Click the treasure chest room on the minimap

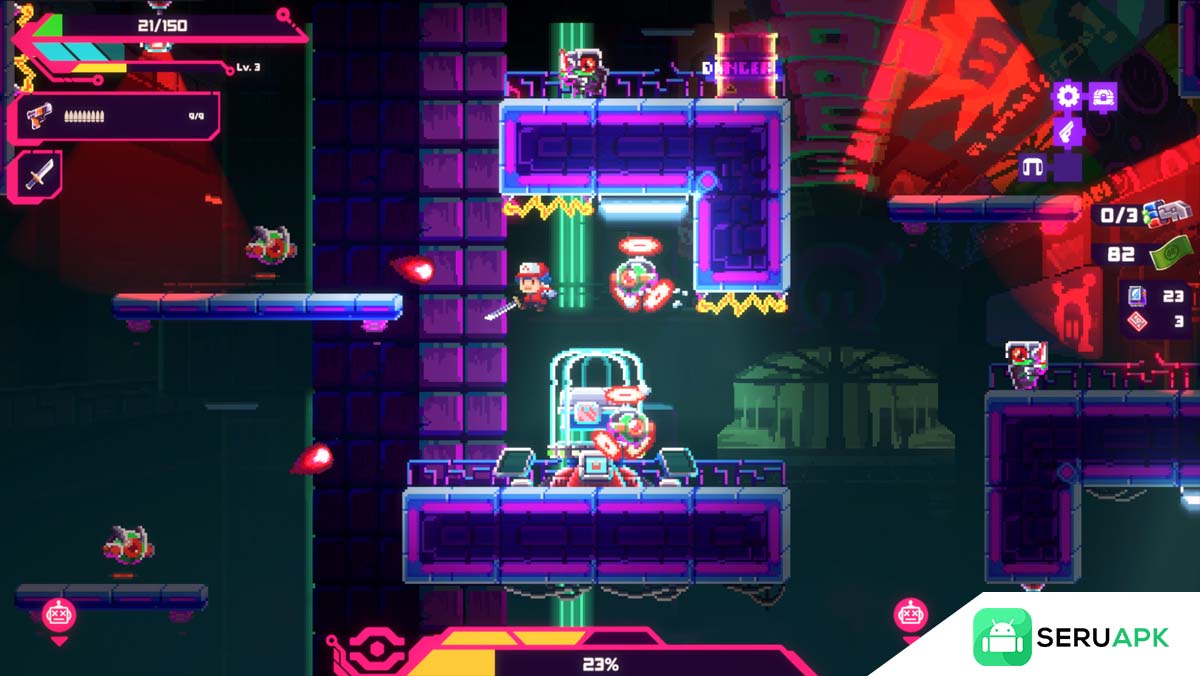(1102, 97)
